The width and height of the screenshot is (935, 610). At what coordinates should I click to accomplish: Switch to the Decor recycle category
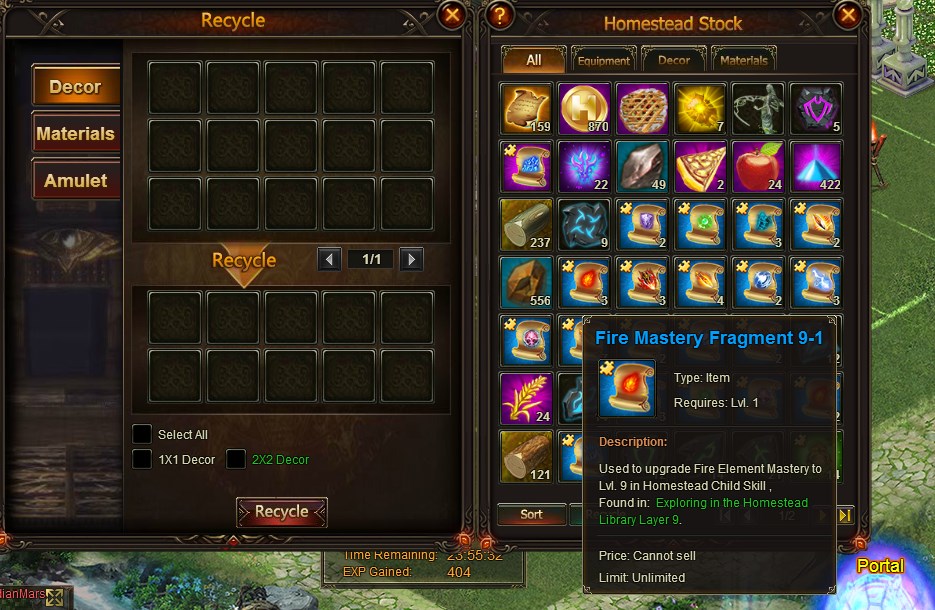pos(76,87)
